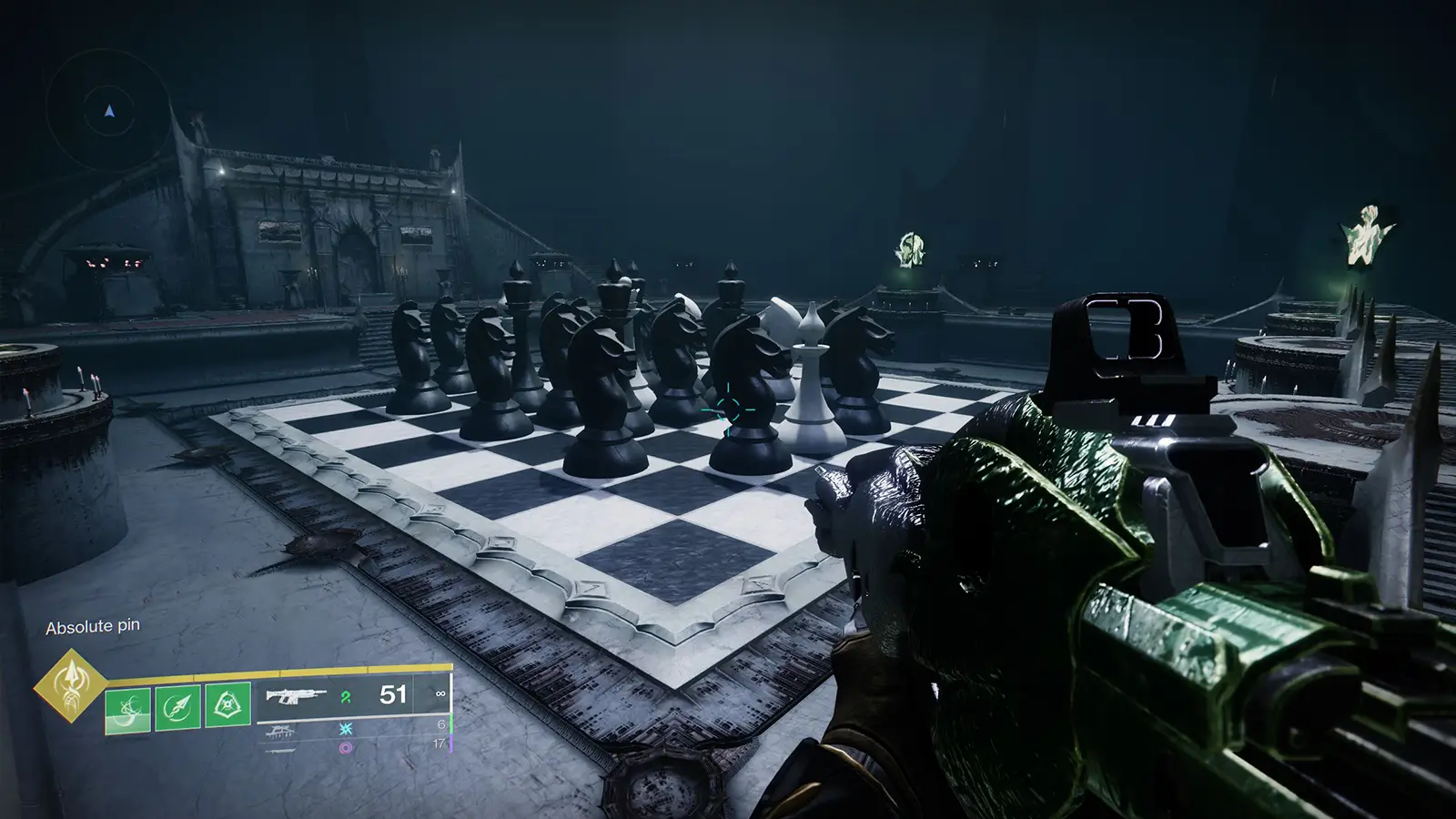Click the purple Void element icon

[346, 747]
